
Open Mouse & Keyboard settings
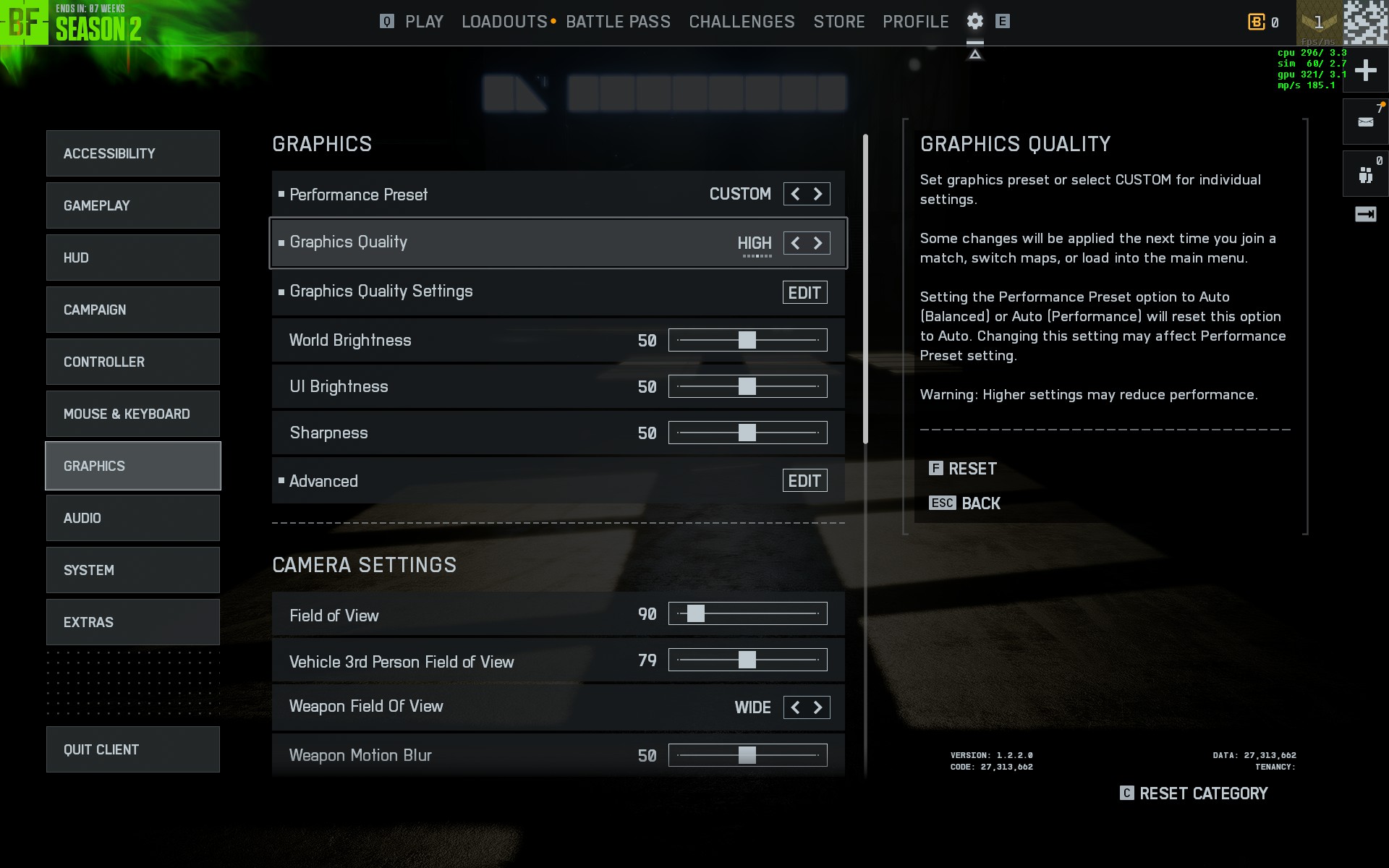click(133, 414)
